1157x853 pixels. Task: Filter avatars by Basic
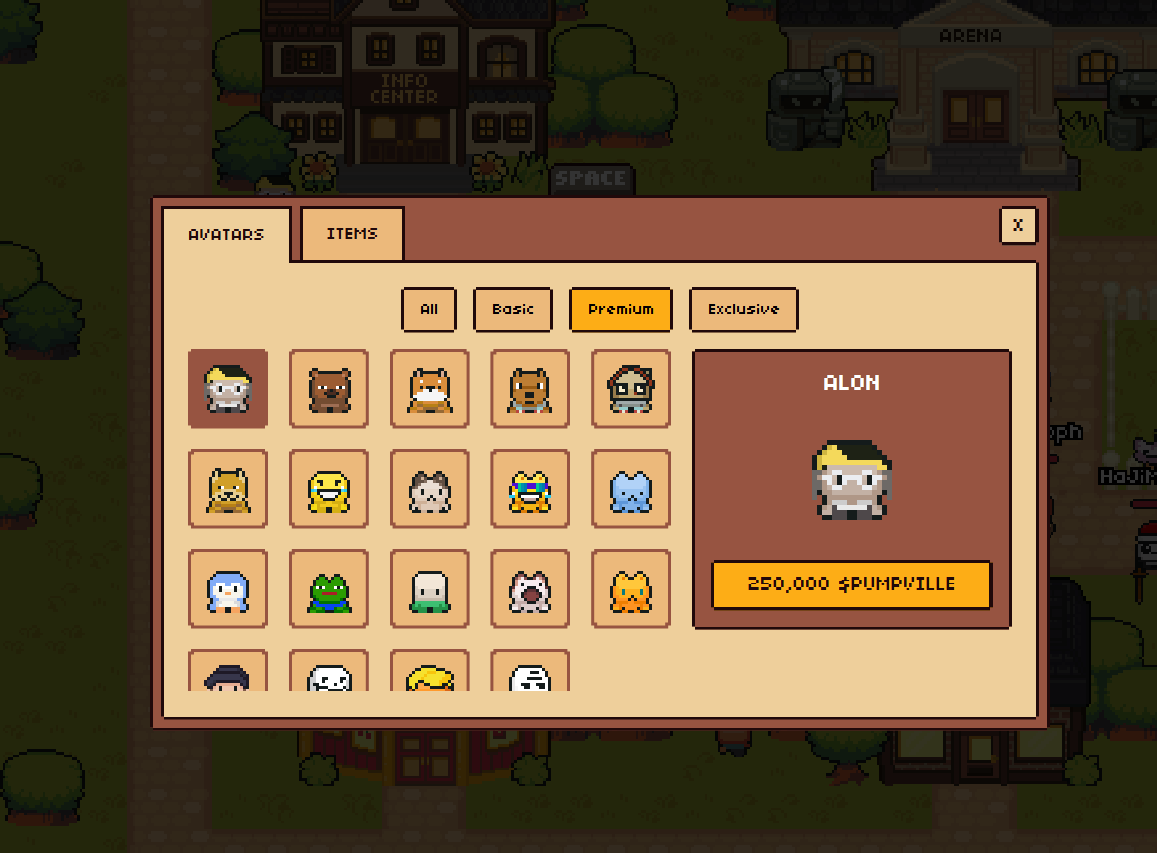[x=513, y=309]
